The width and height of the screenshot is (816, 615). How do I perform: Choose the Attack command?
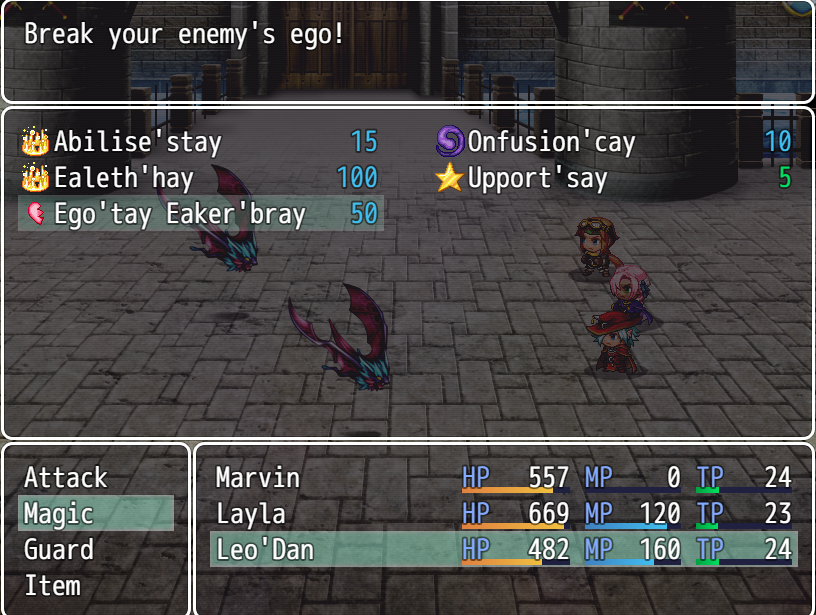click(96, 478)
